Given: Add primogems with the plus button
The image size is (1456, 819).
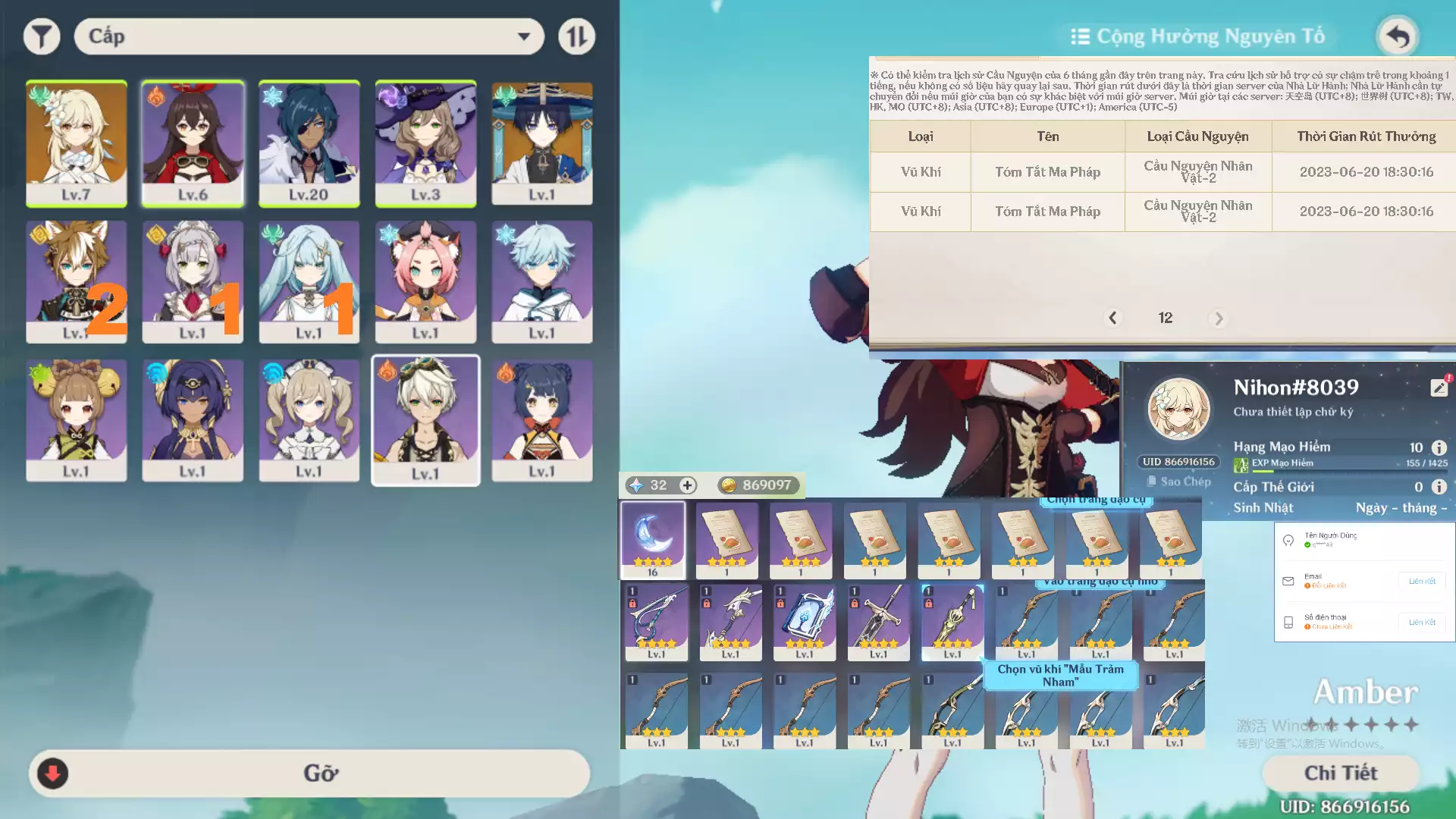Looking at the screenshot, I should coord(687,485).
